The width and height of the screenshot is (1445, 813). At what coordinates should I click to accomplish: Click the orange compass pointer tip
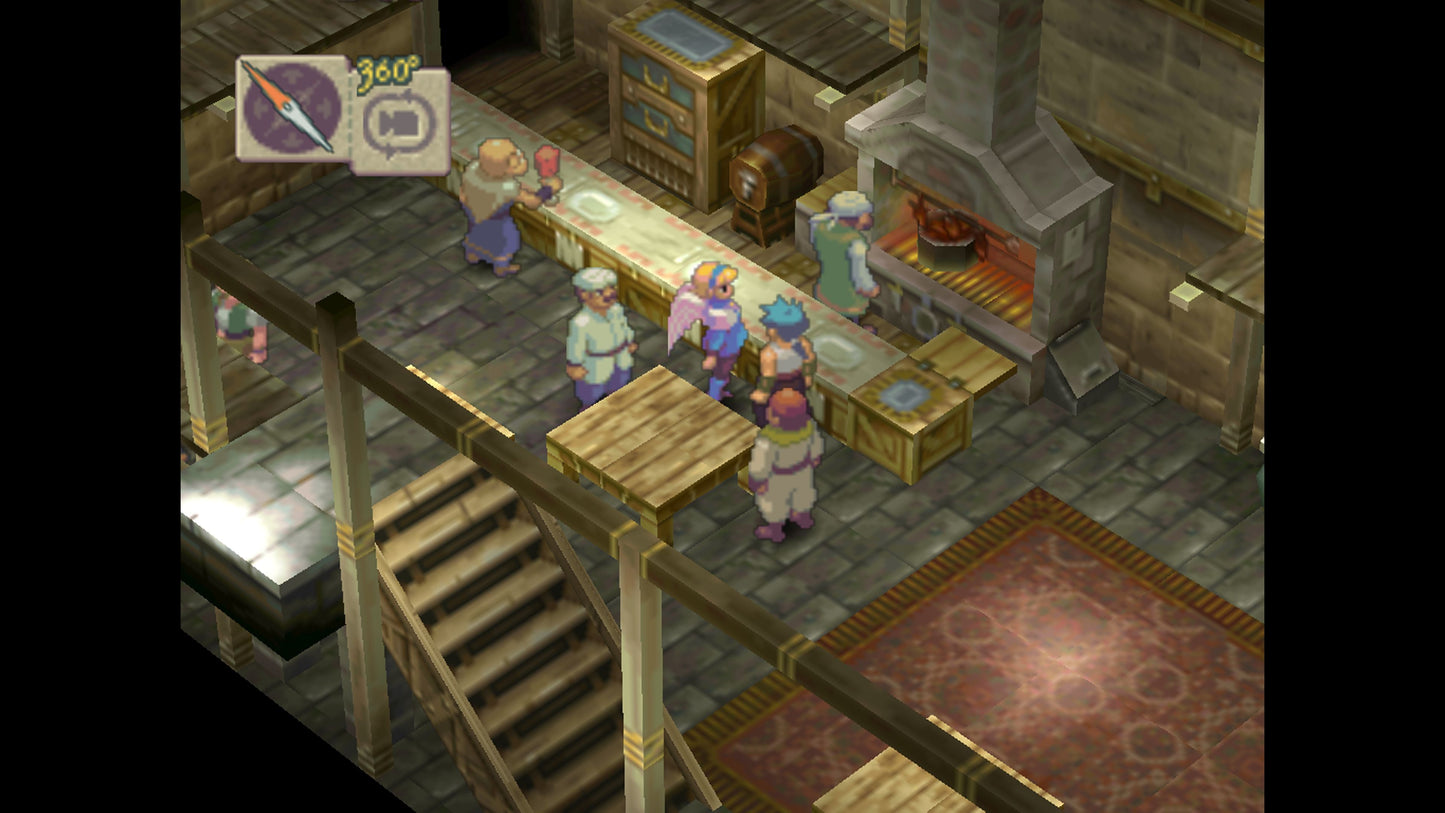[x=245, y=64]
